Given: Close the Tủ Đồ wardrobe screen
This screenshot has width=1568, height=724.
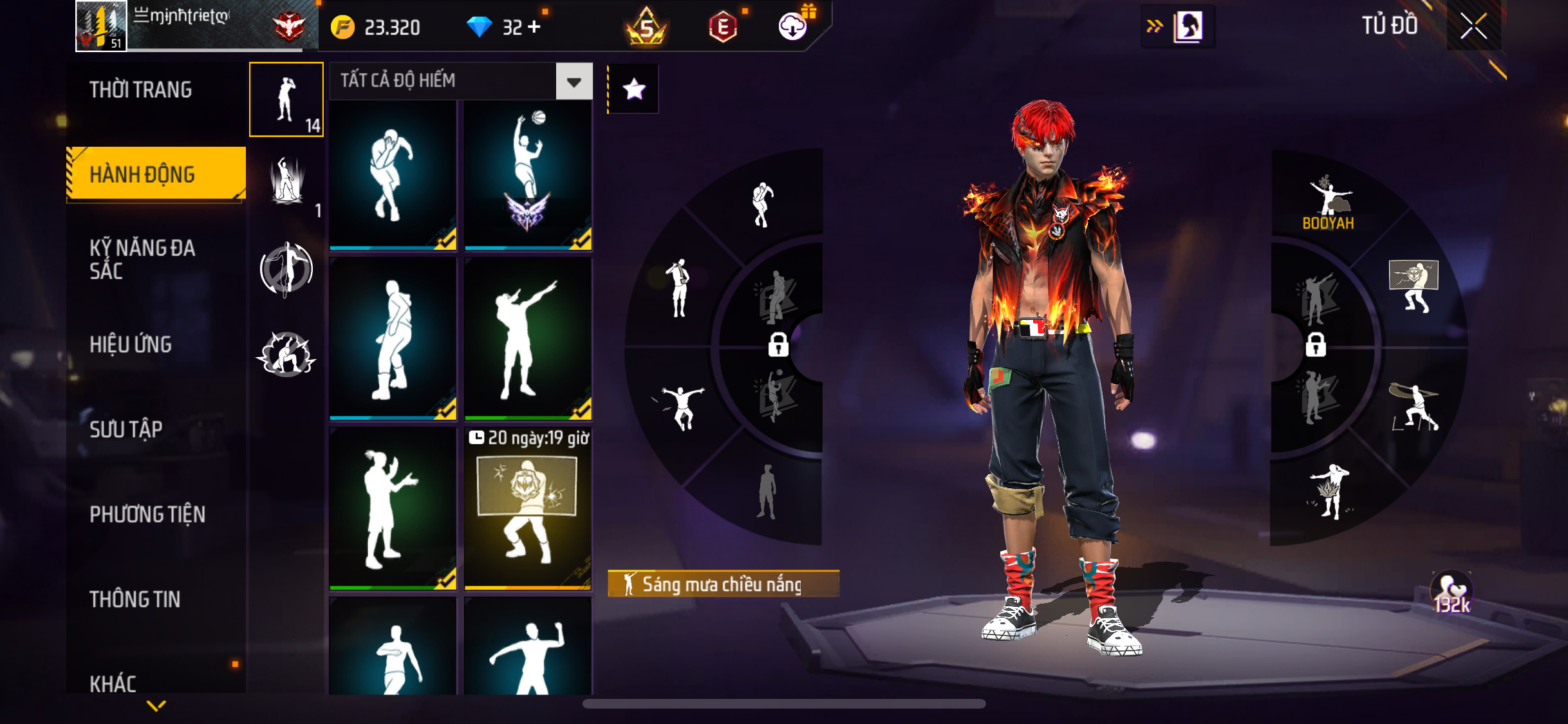Looking at the screenshot, I should (x=1473, y=26).
